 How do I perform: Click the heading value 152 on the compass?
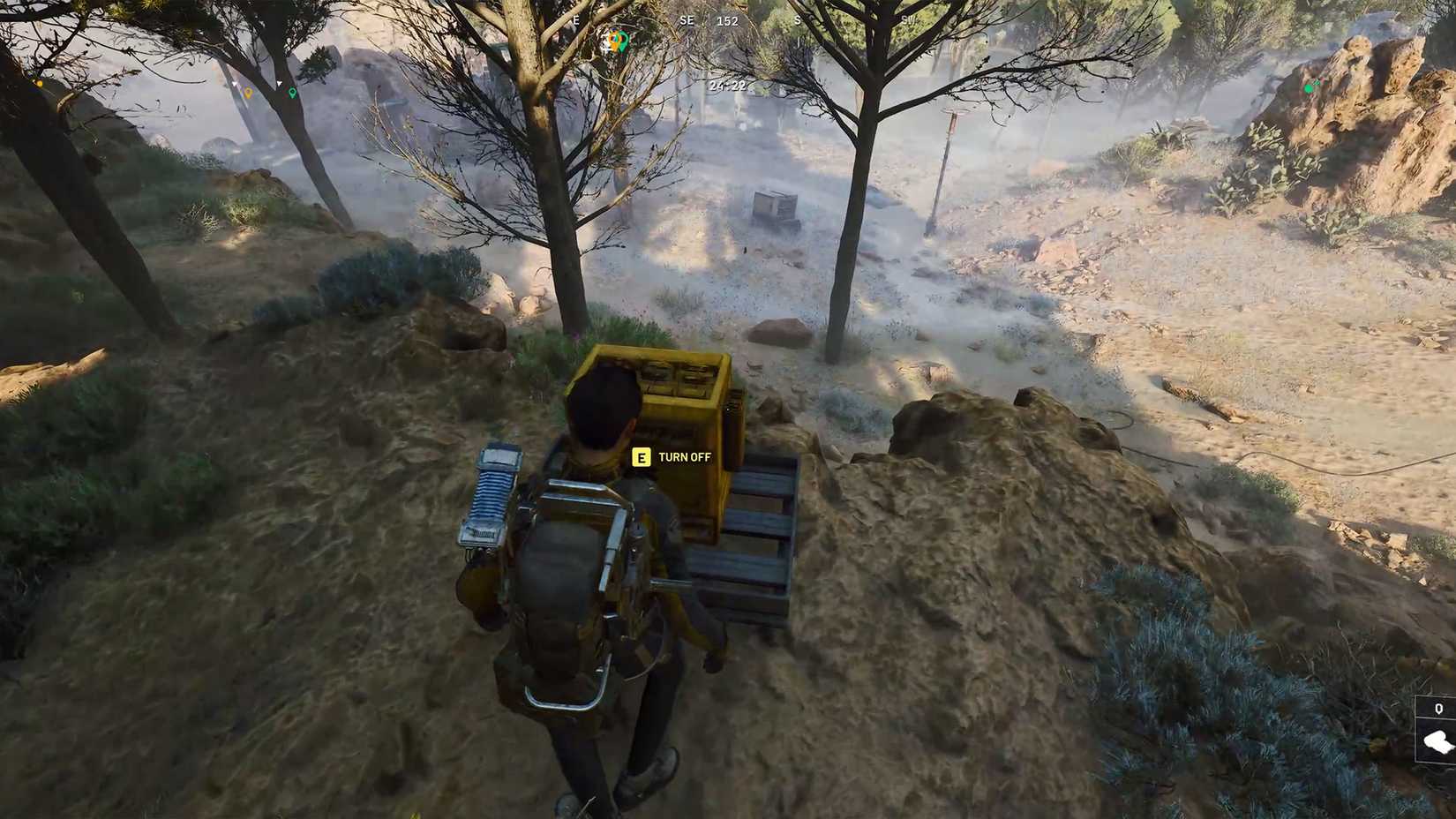(x=726, y=21)
